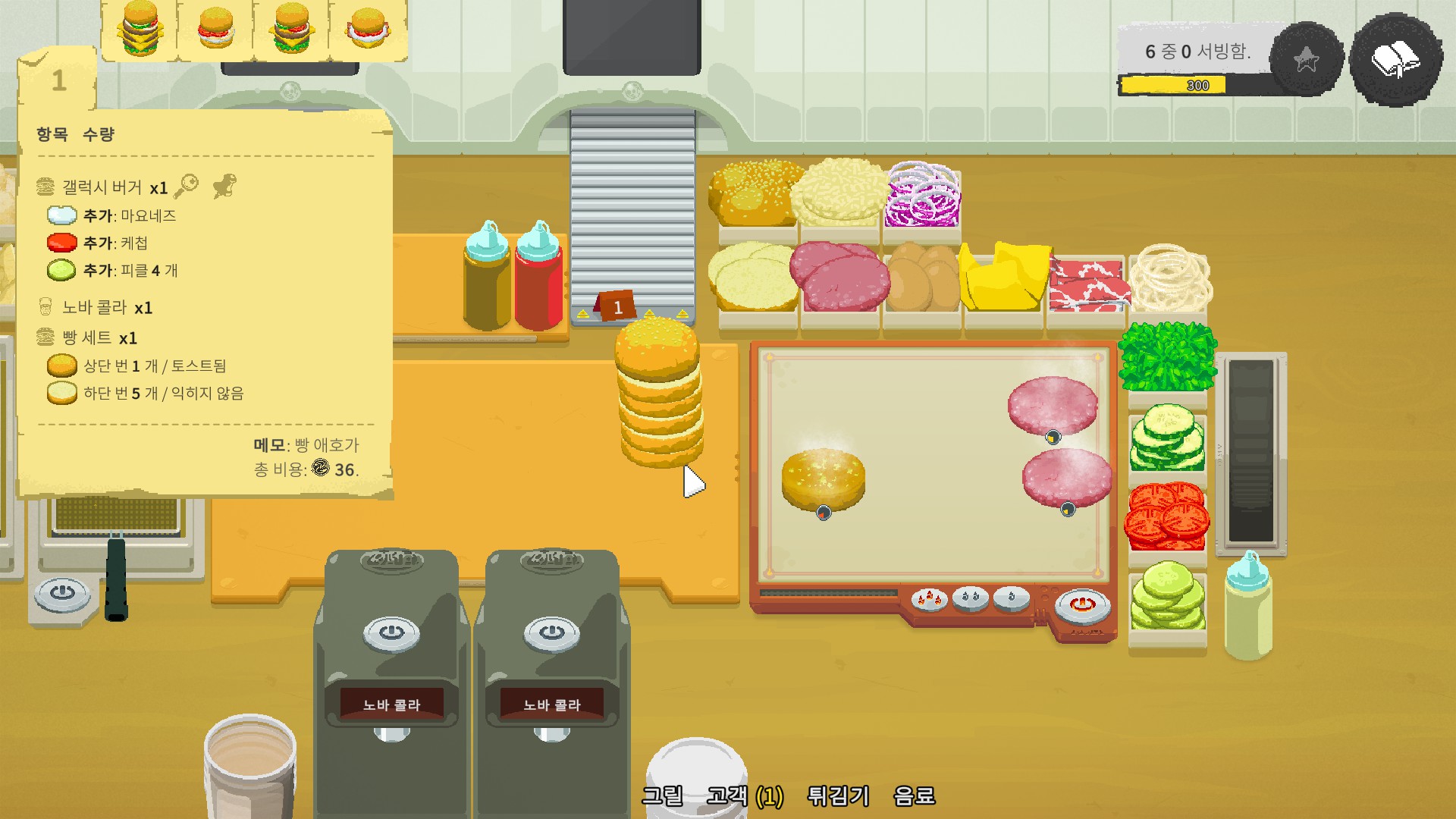
Task: Toggle the fryer power button
Action: 62,591
